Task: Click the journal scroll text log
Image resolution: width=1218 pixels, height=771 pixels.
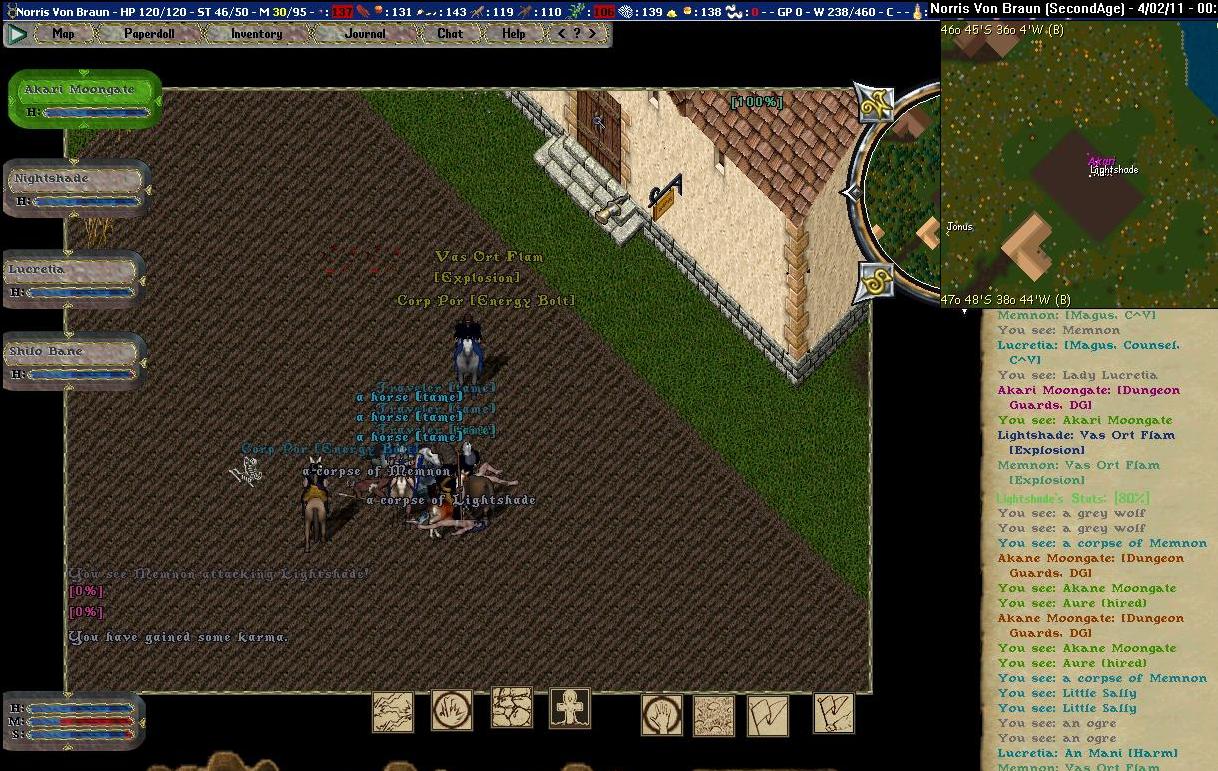Action: pos(1097,540)
